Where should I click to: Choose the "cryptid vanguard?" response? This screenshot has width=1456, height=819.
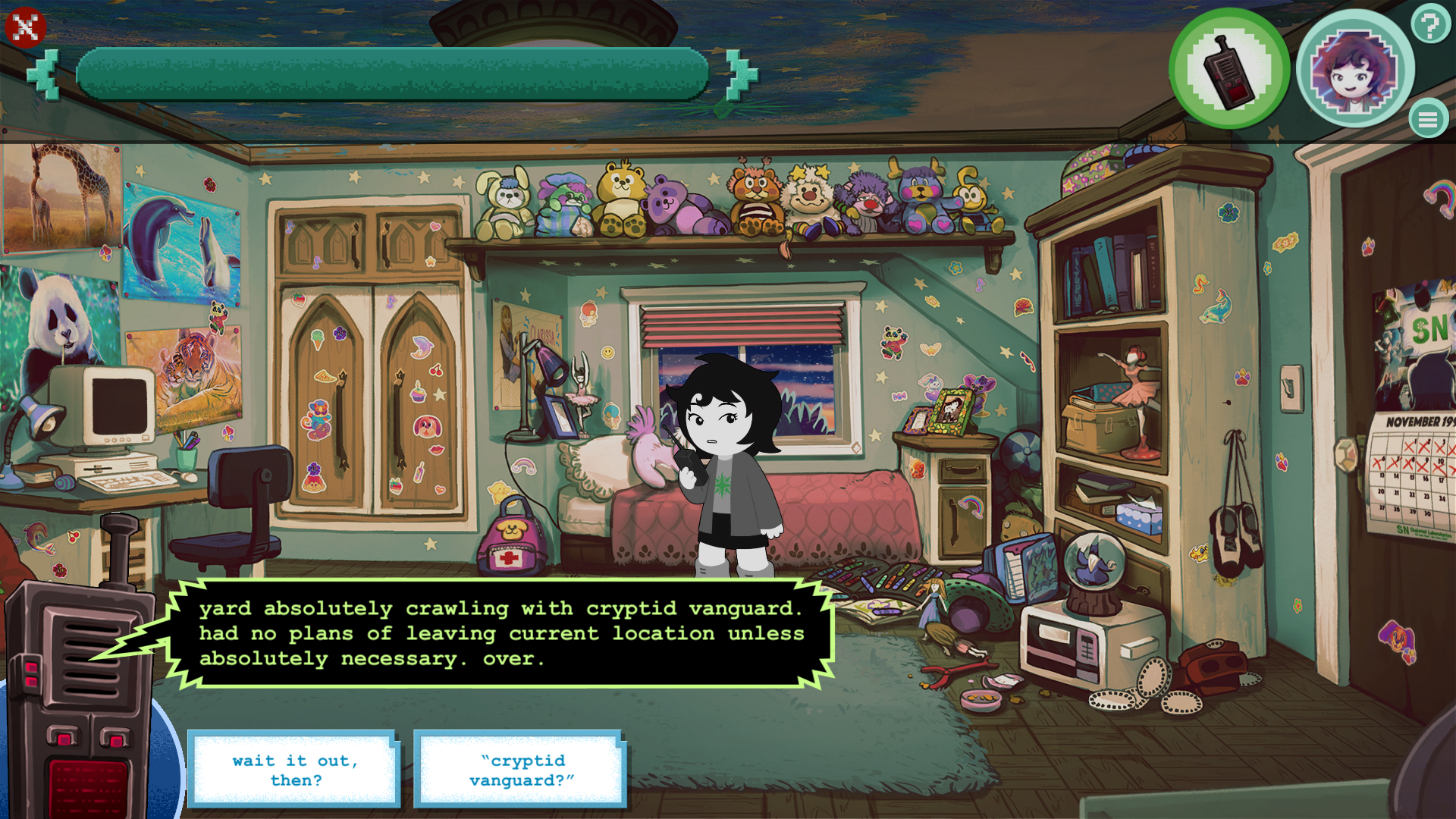pos(520,770)
